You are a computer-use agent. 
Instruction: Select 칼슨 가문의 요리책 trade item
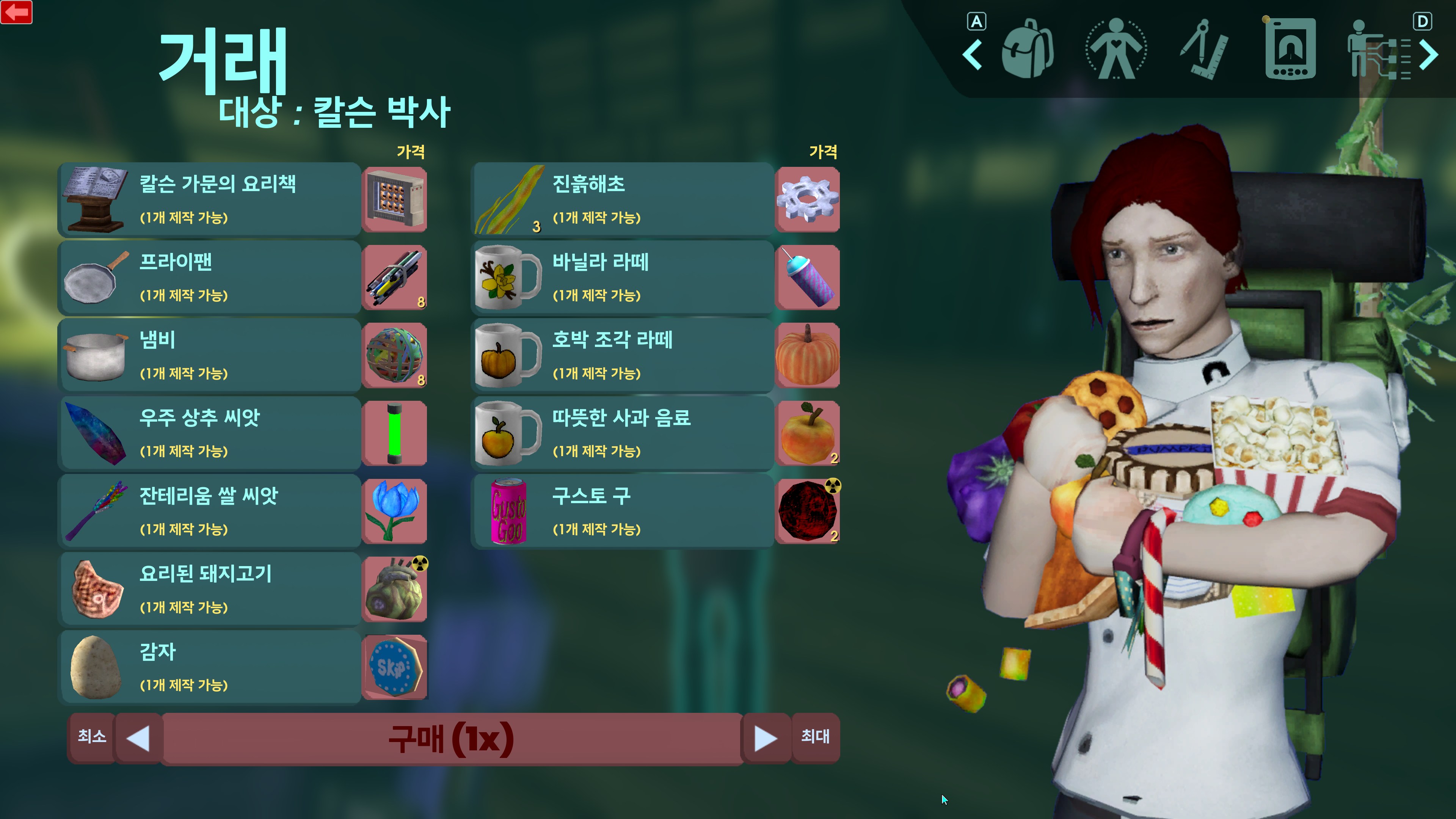click(210, 199)
